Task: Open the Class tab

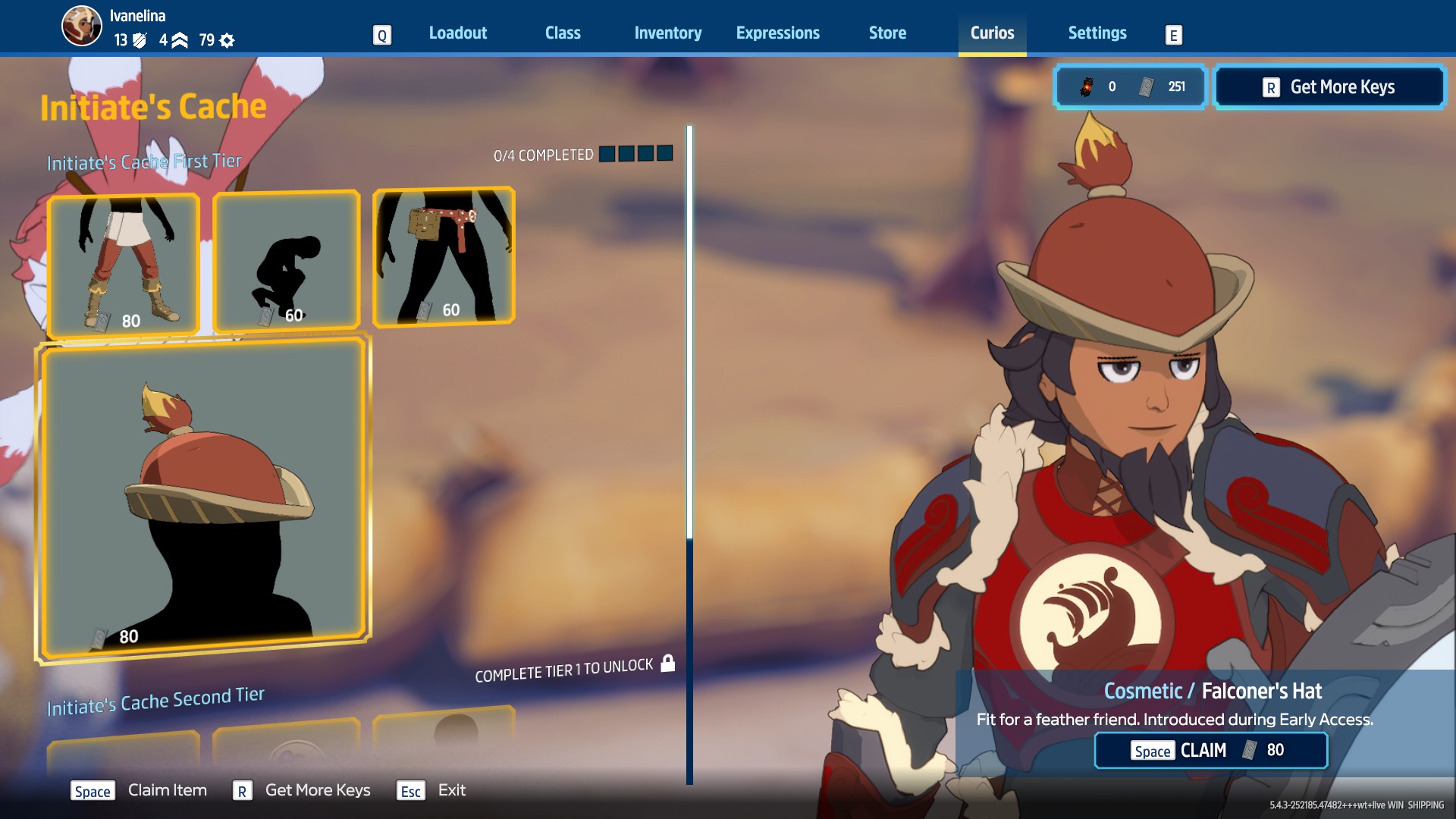Action: point(563,33)
